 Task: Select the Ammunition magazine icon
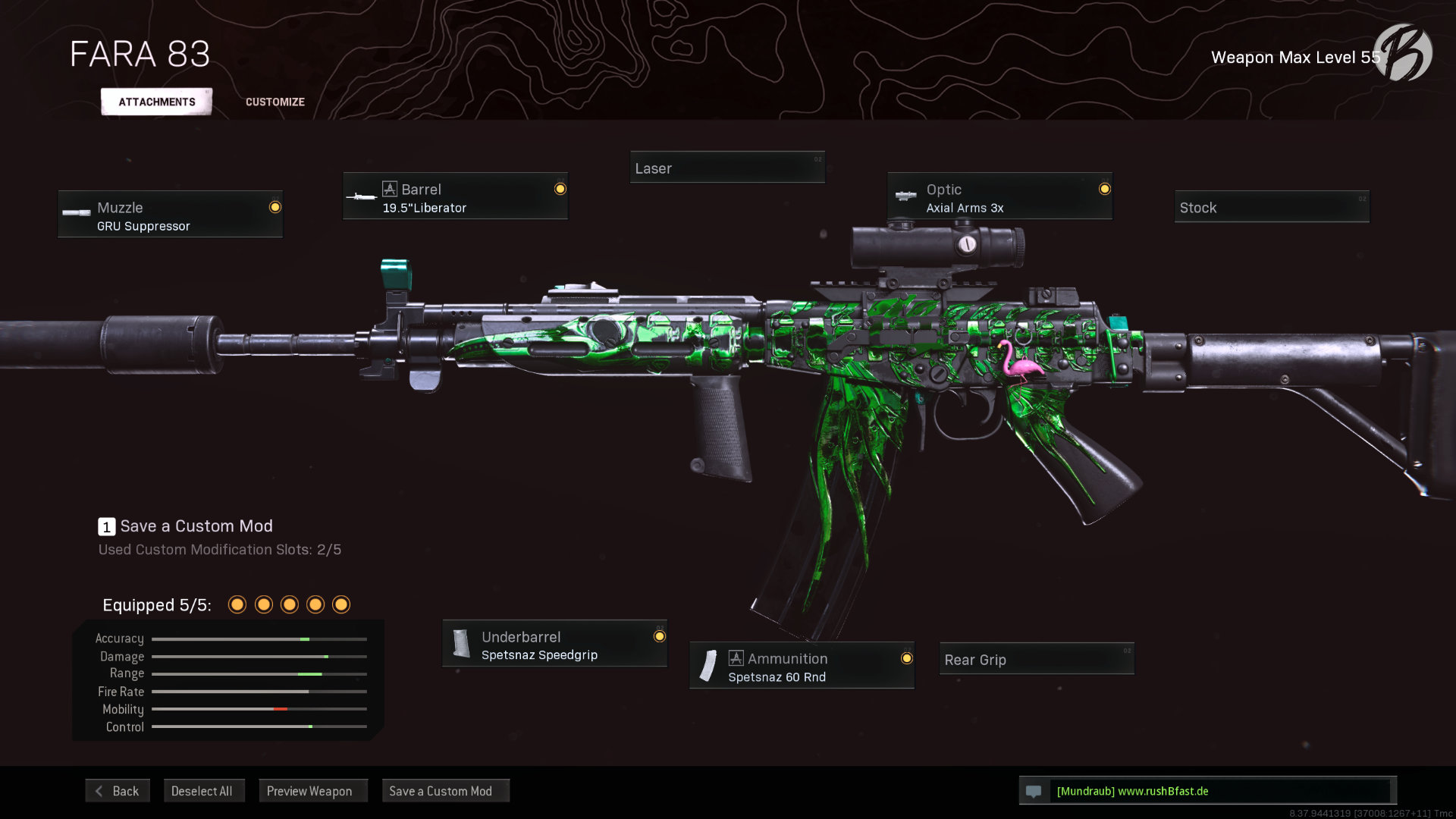[x=708, y=666]
